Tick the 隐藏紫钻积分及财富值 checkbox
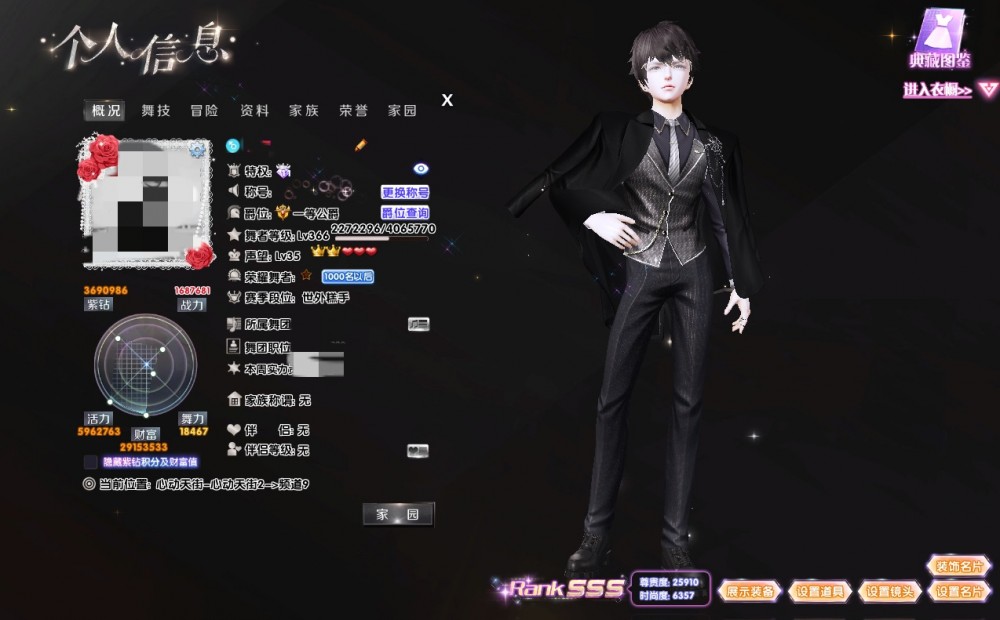Image resolution: width=1000 pixels, height=620 pixels. click(91, 462)
